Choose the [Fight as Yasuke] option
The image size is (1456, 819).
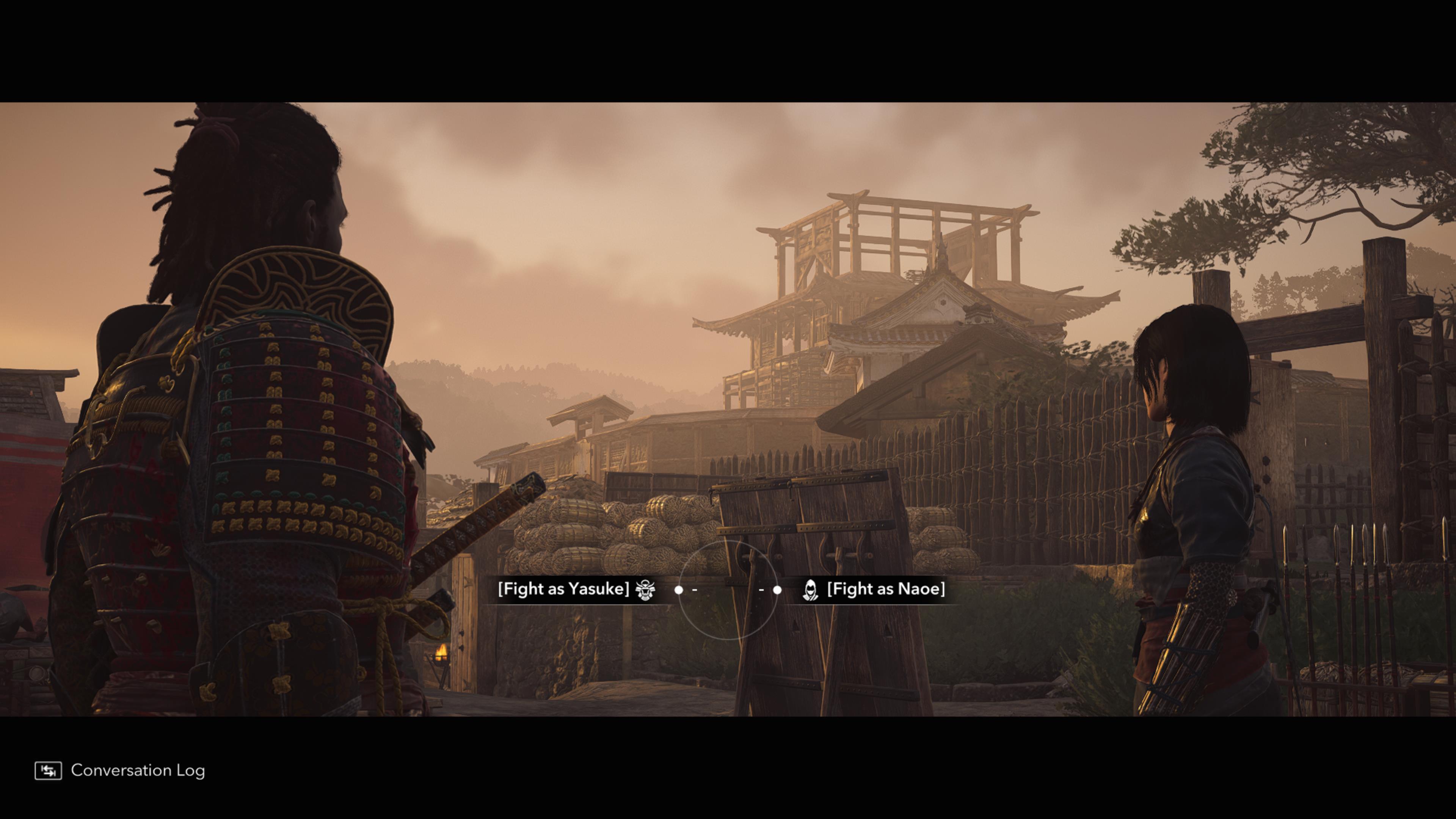[565, 589]
